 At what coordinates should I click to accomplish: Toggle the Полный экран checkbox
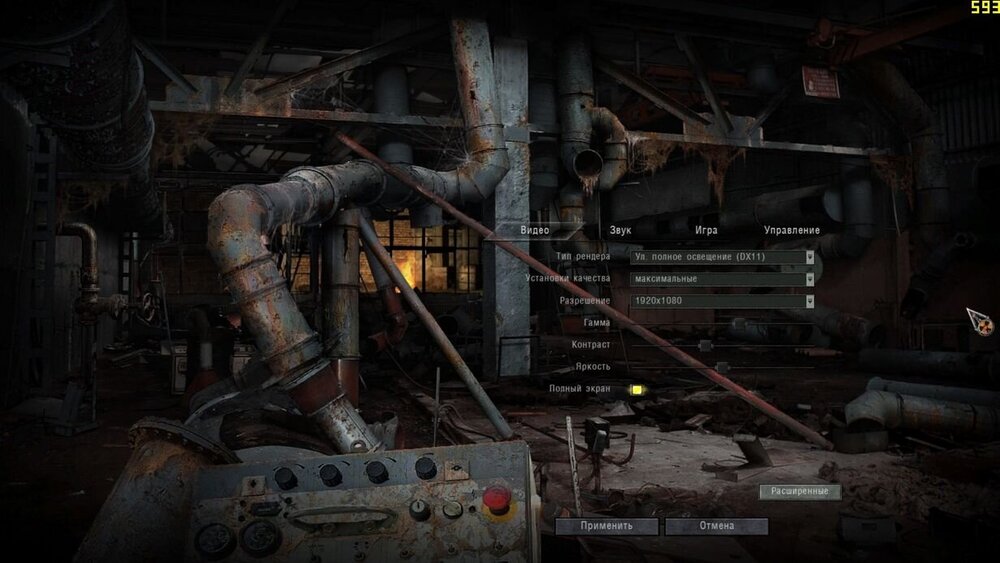point(635,389)
